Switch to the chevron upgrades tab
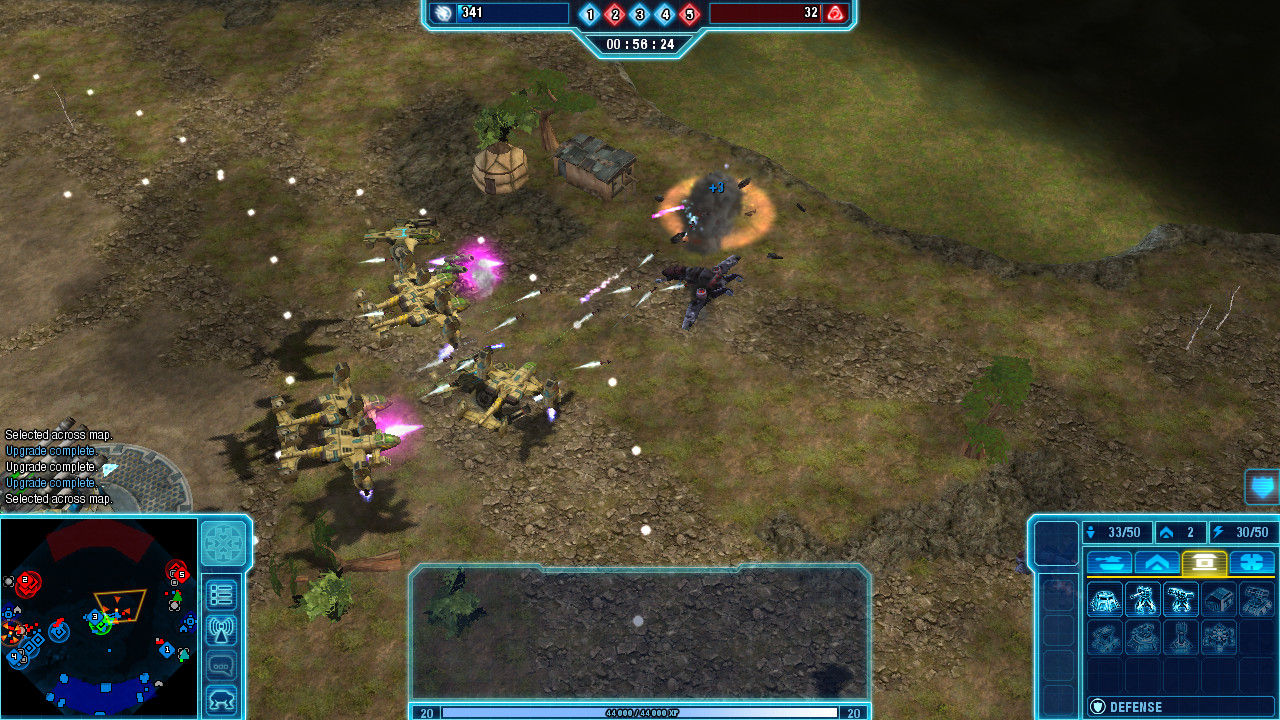 tap(1157, 563)
